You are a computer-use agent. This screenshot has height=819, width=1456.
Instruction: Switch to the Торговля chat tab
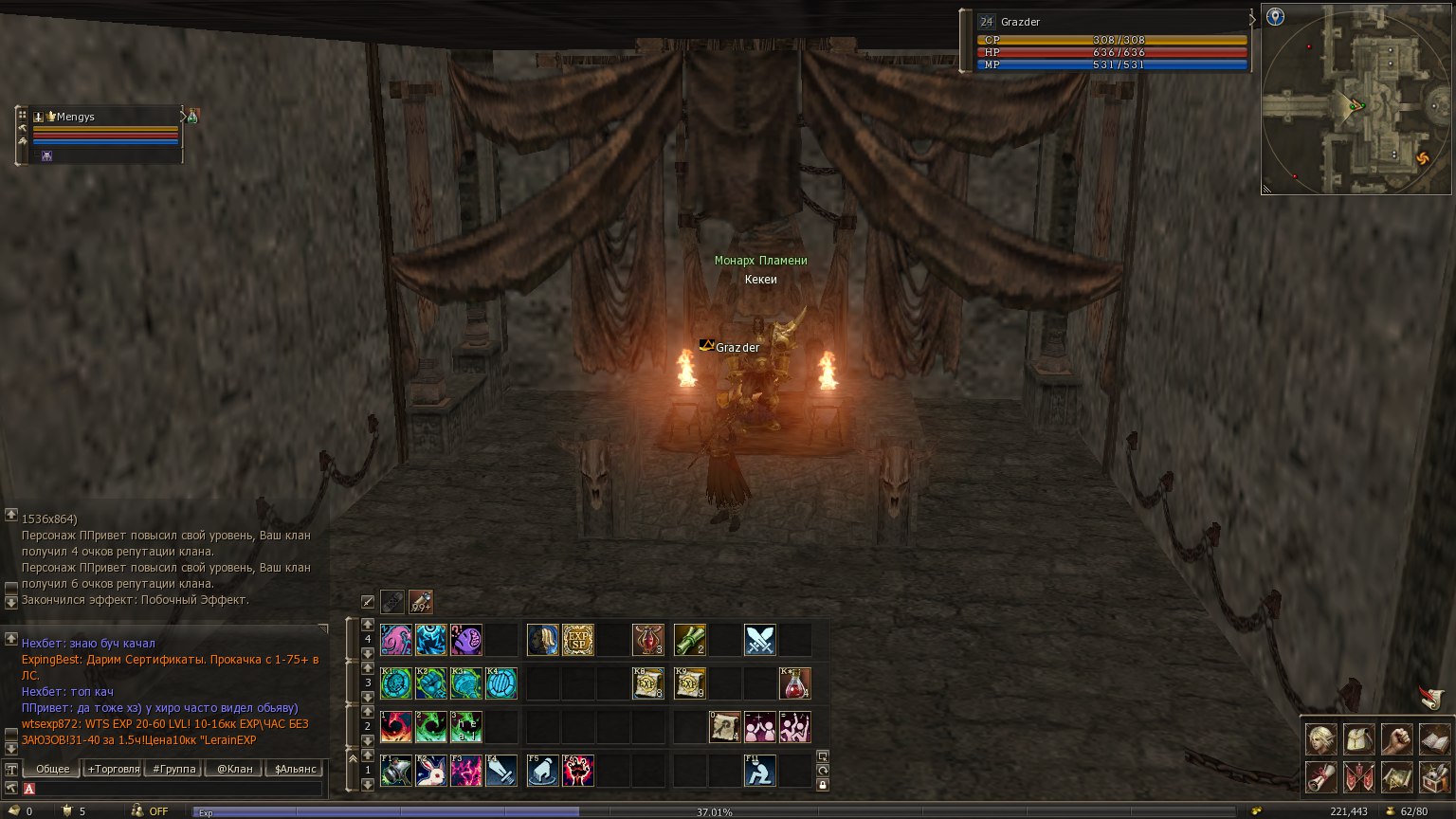[114, 769]
